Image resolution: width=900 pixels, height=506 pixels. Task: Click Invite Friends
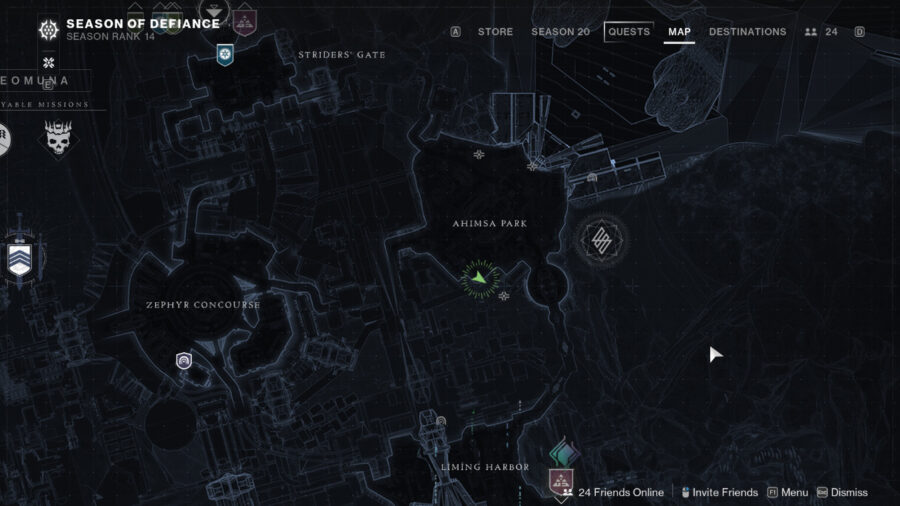pyautogui.click(x=720, y=492)
